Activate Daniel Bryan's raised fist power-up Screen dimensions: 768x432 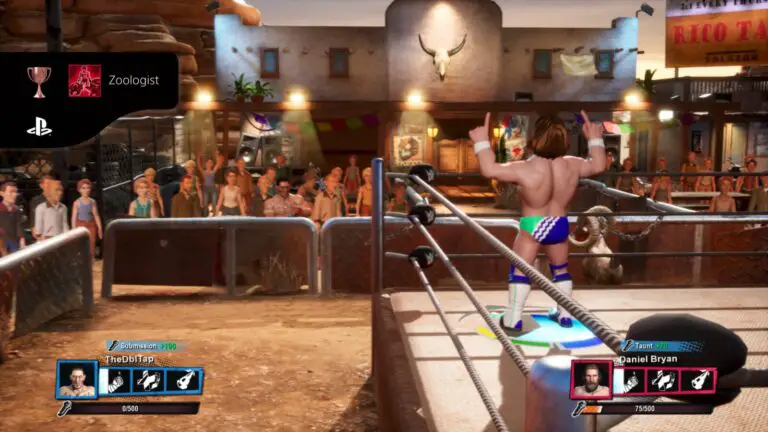(x=630, y=381)
